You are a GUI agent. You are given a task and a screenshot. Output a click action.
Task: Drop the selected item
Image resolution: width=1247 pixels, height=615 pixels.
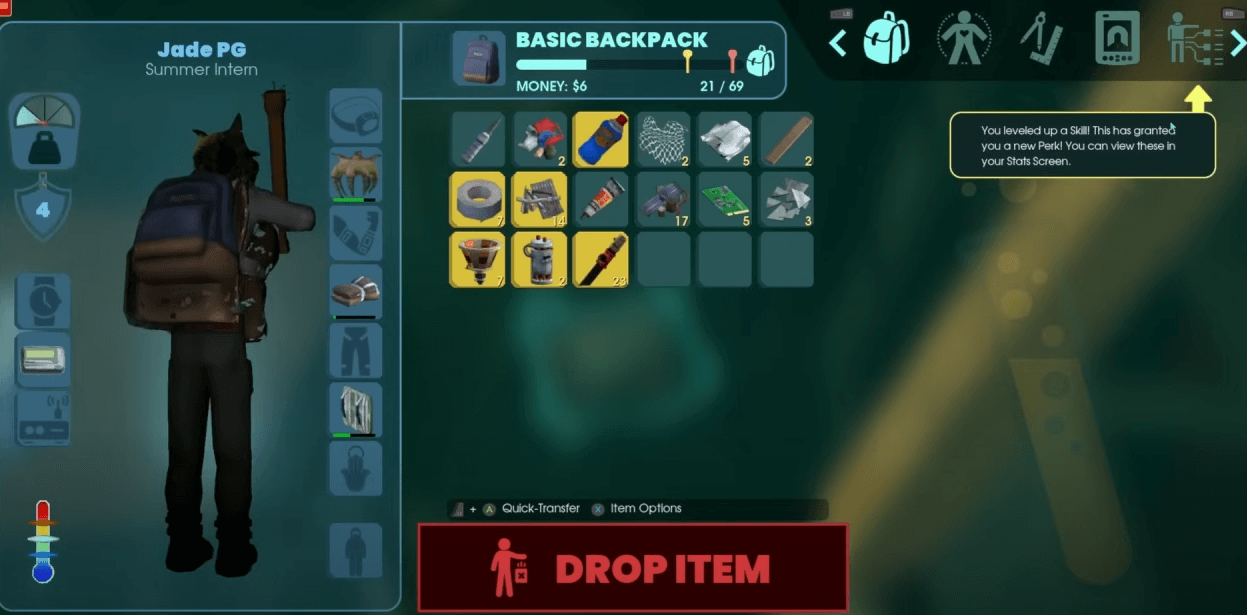tap(632, 568)
